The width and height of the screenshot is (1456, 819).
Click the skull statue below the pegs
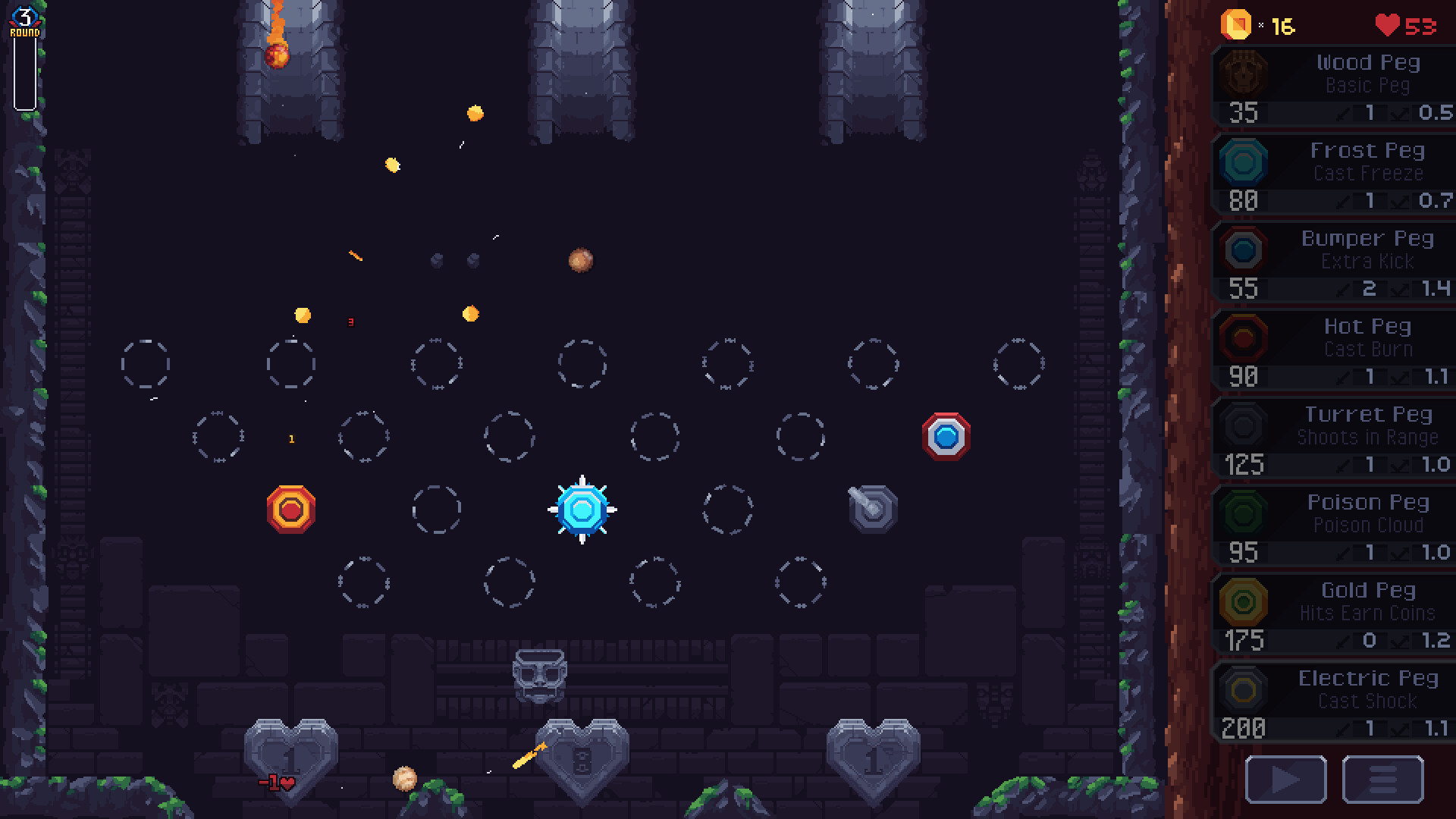(x=539, y=675)
